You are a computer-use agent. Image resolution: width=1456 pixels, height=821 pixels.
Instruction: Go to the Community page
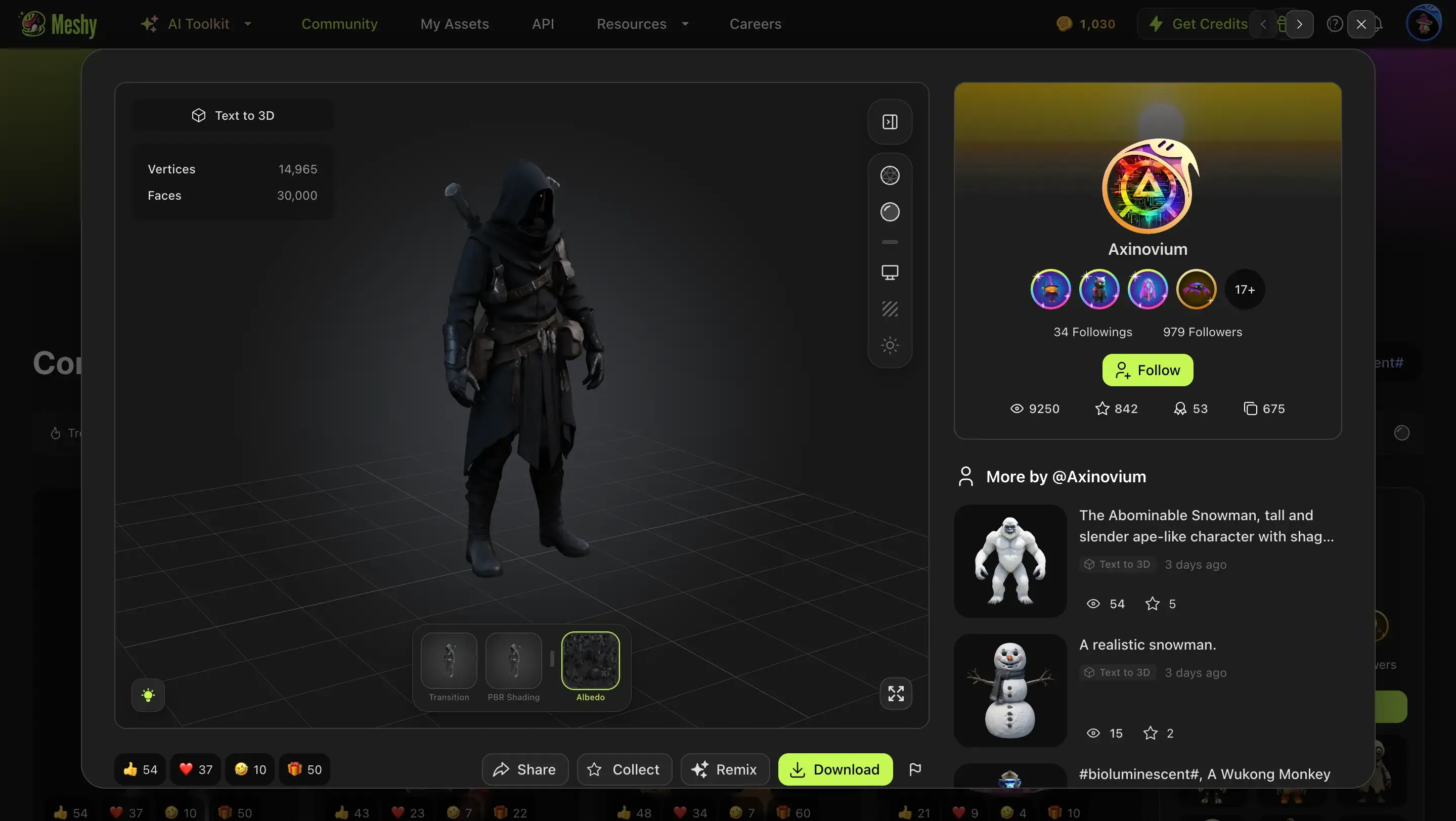click(x=340, y=24)
